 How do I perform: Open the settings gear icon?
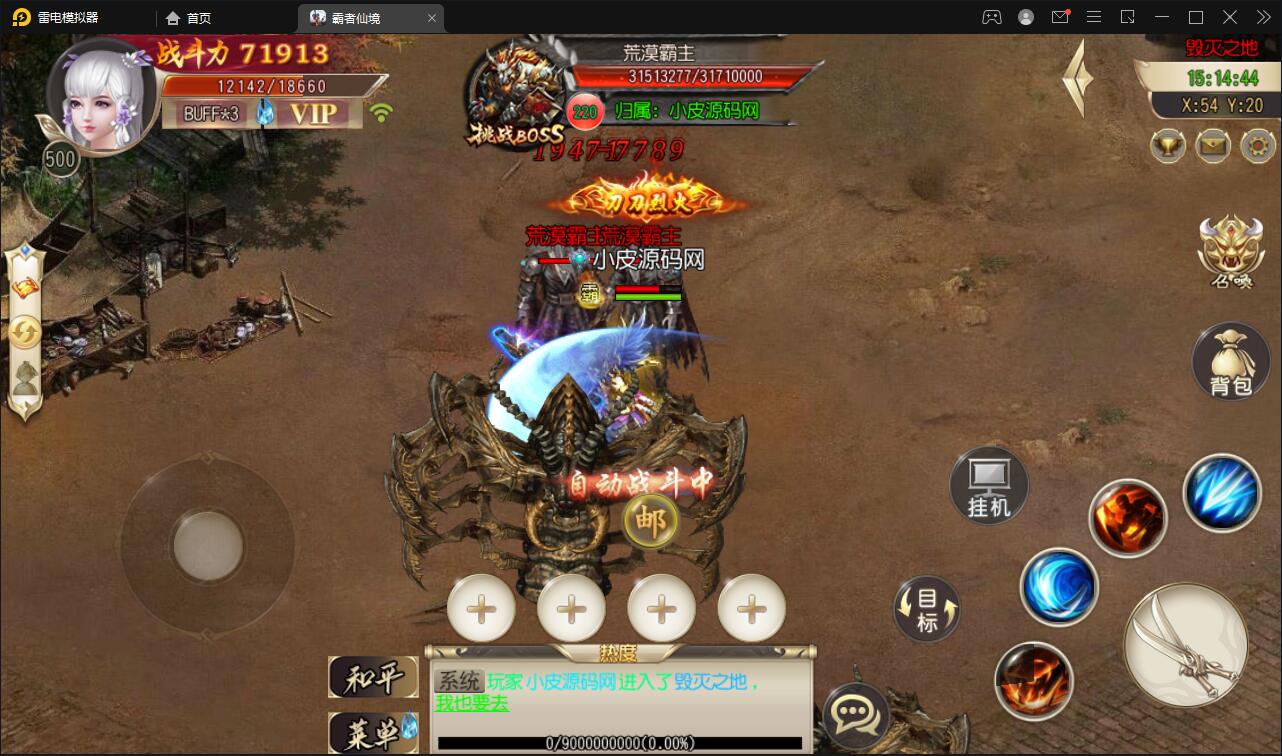tap(1257, 146)
